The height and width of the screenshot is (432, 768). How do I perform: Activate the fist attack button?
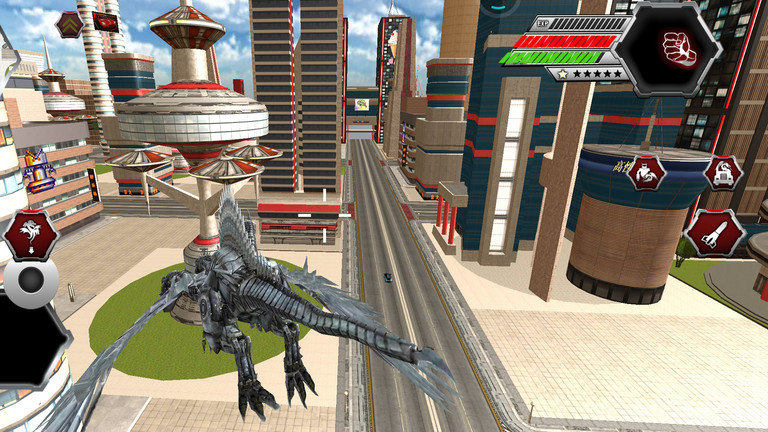[x=679, y=48]
